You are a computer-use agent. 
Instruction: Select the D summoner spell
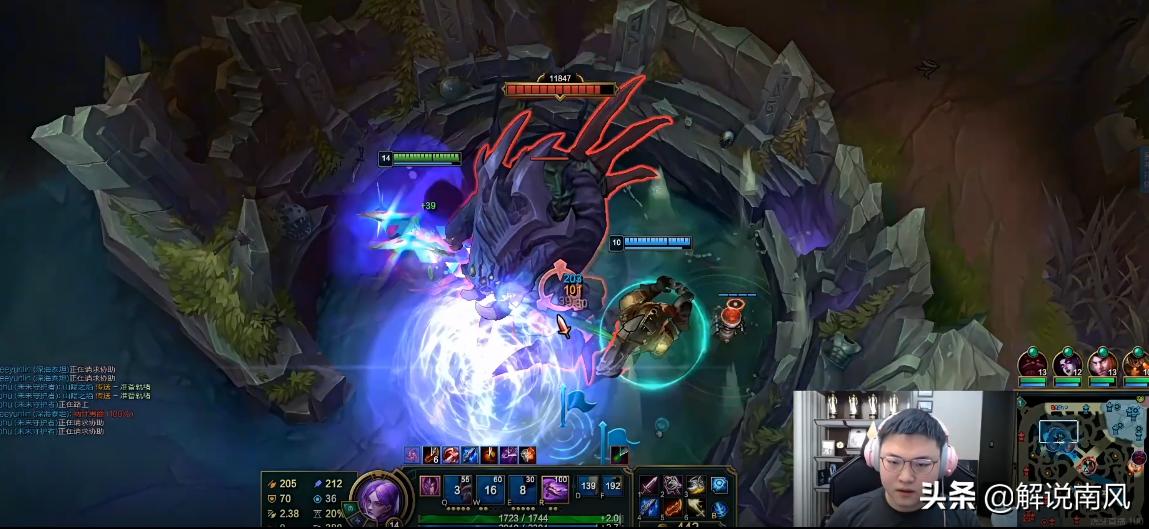[587, 488]
